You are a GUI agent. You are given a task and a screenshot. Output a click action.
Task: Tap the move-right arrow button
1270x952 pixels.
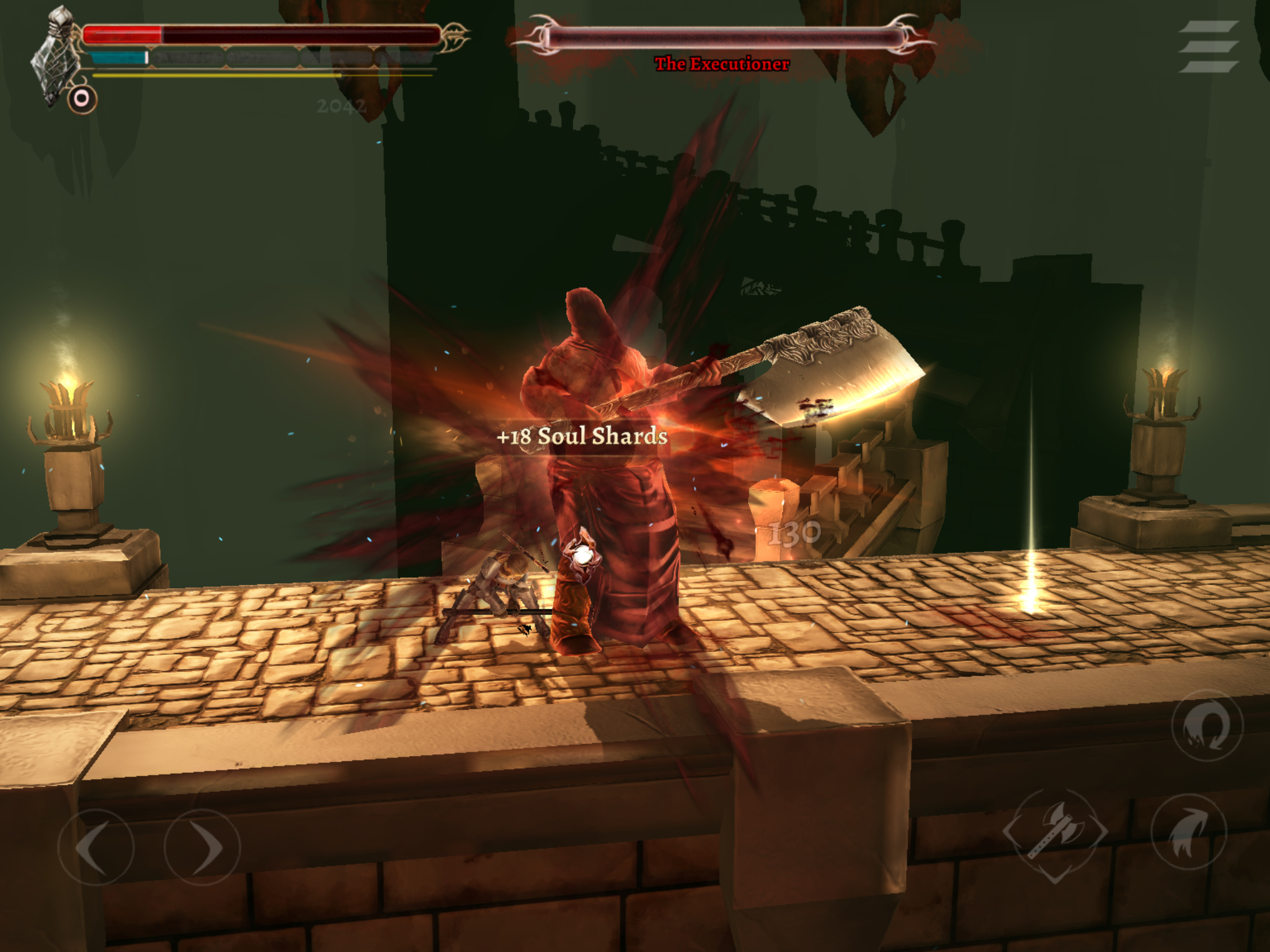tap(202, 847)
